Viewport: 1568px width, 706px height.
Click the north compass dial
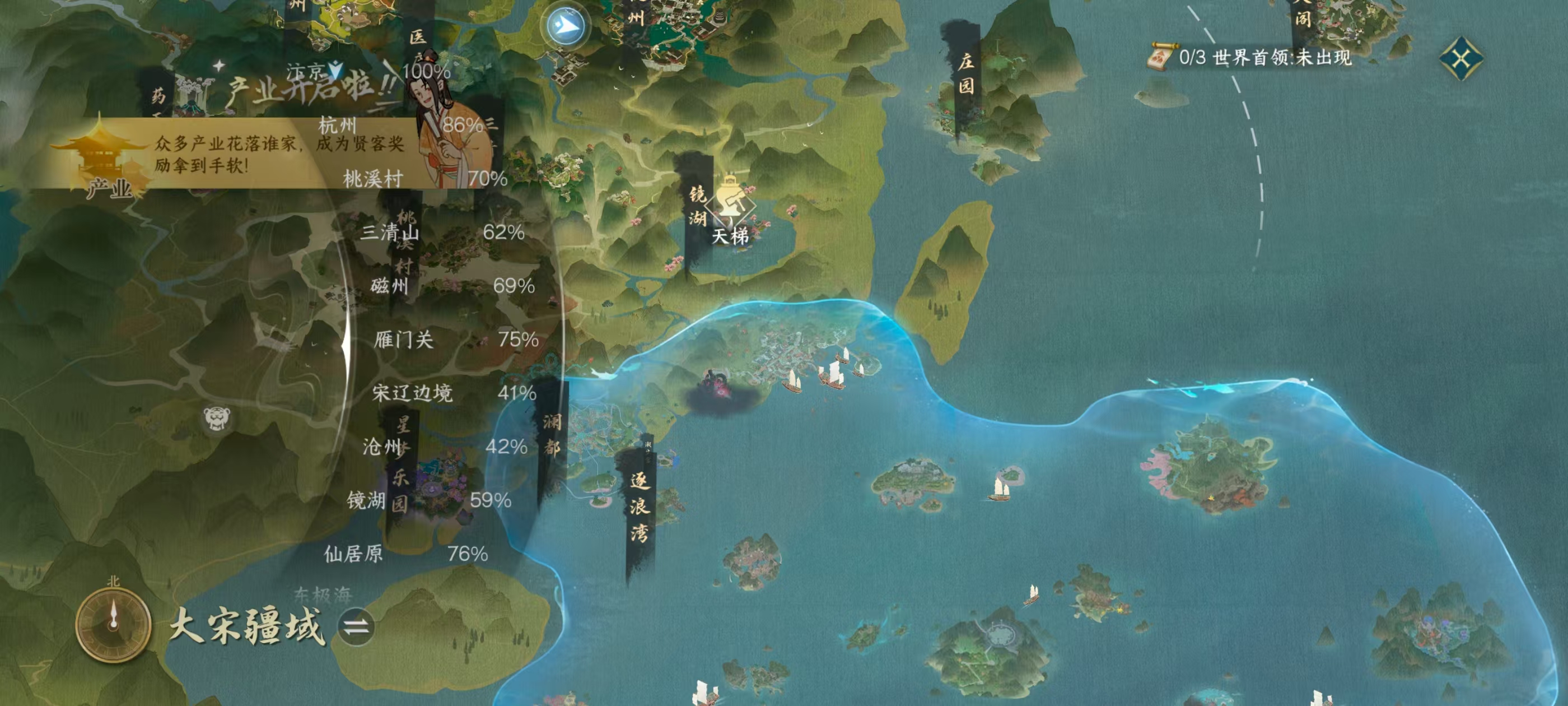click(x=113, y=624)
